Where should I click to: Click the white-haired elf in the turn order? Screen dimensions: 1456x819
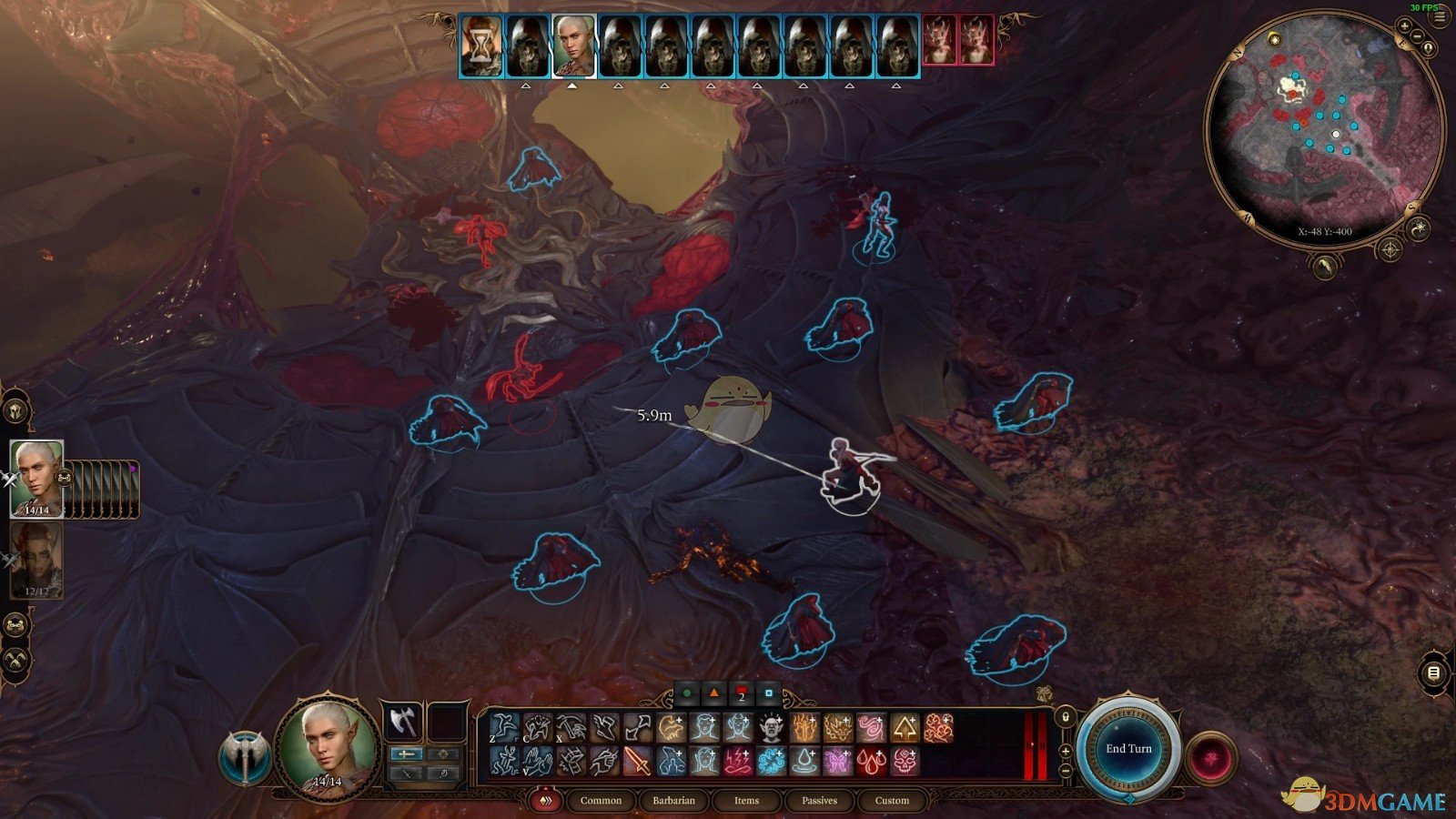574,45
